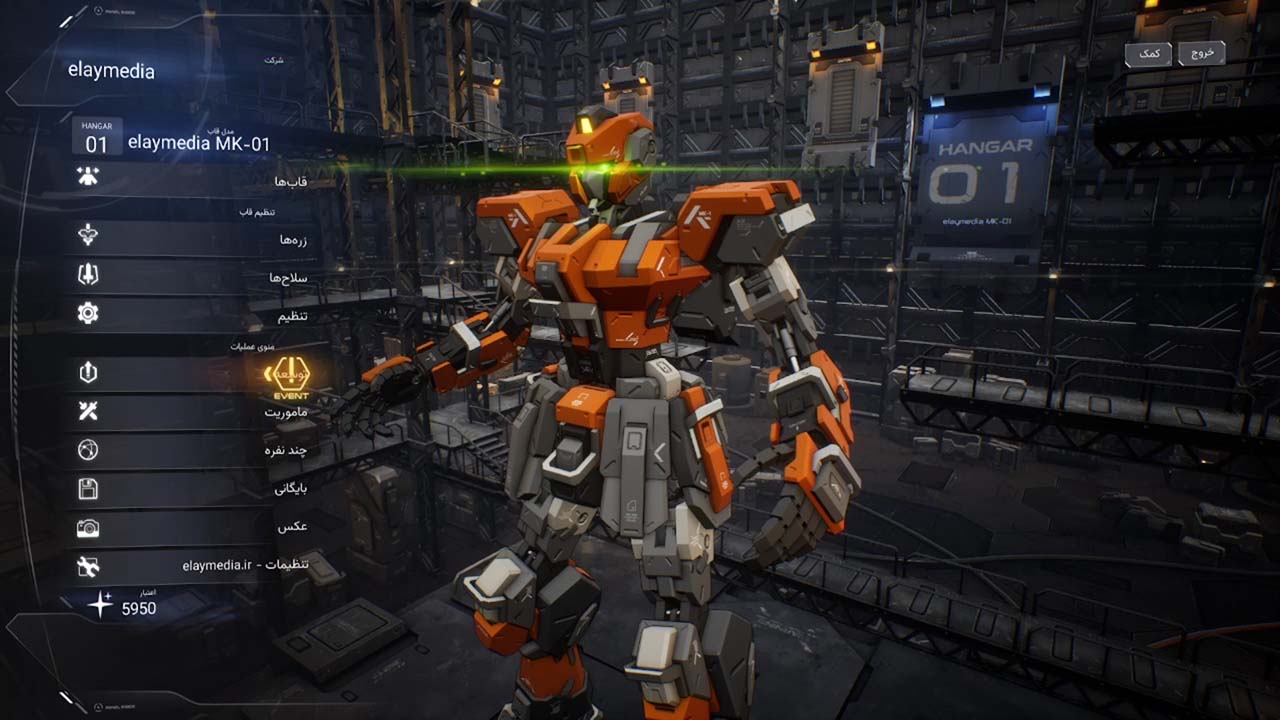
Task: Open the Event menu entry with the orange badge
Action: pos(286,376)
